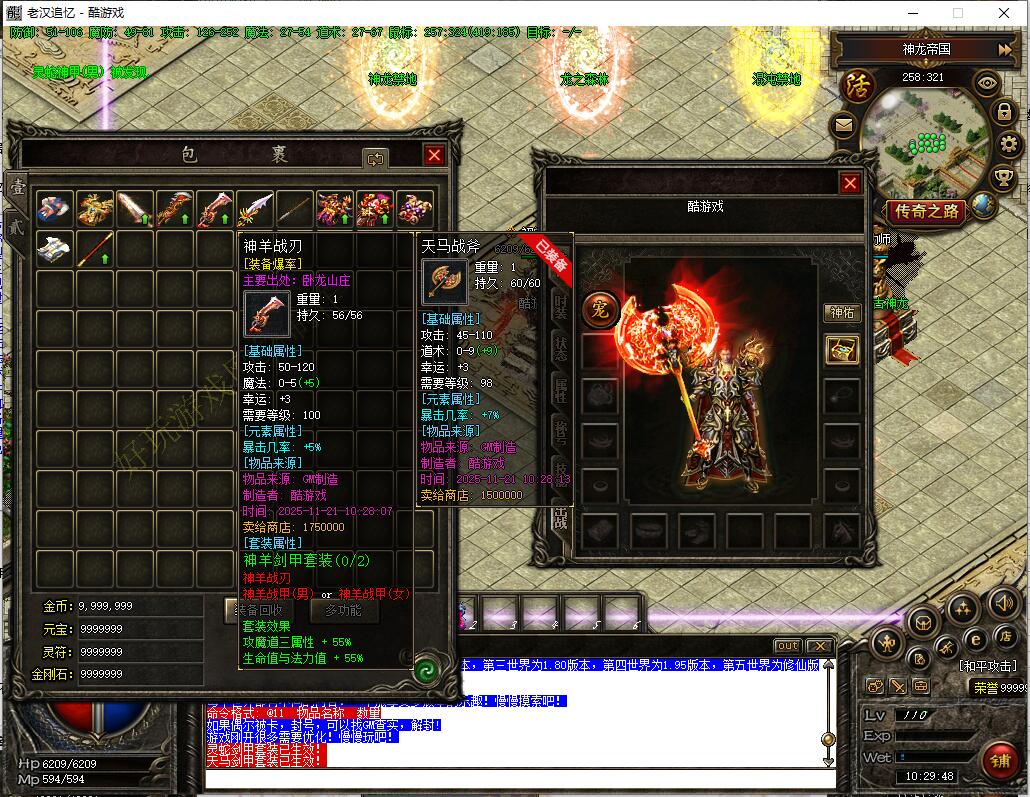
Task: Click the round 宠 pet button
Action: [601, 309]
